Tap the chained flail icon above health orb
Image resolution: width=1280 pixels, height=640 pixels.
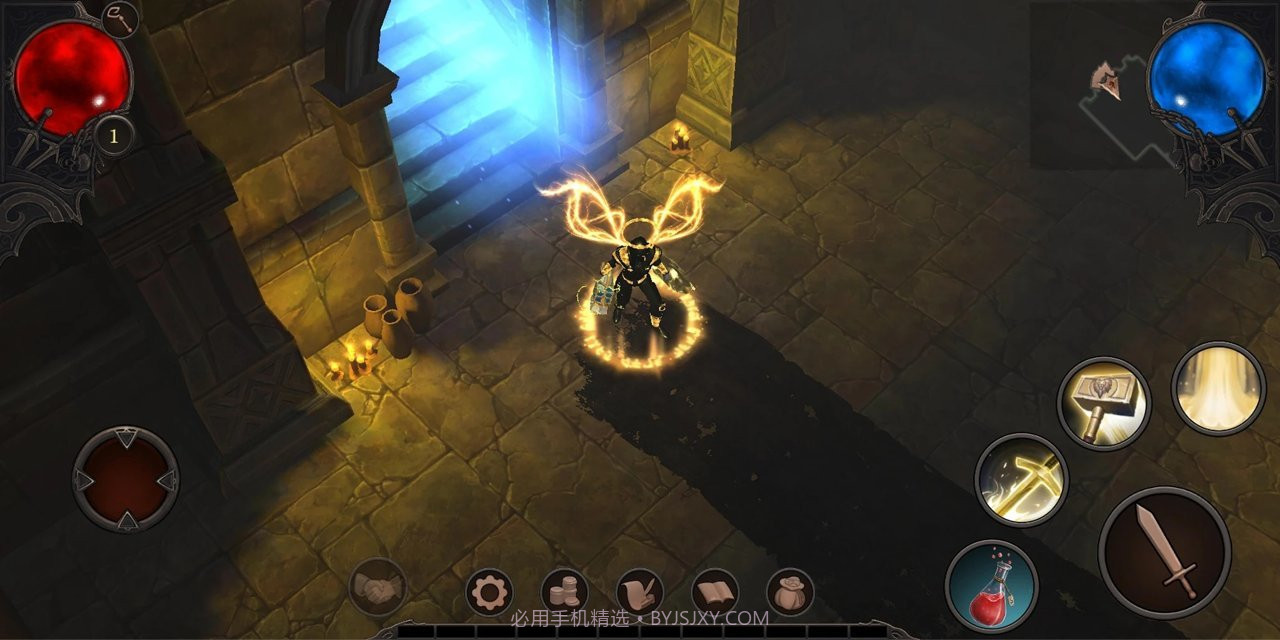pyautogui.click(x=120, y=19)
